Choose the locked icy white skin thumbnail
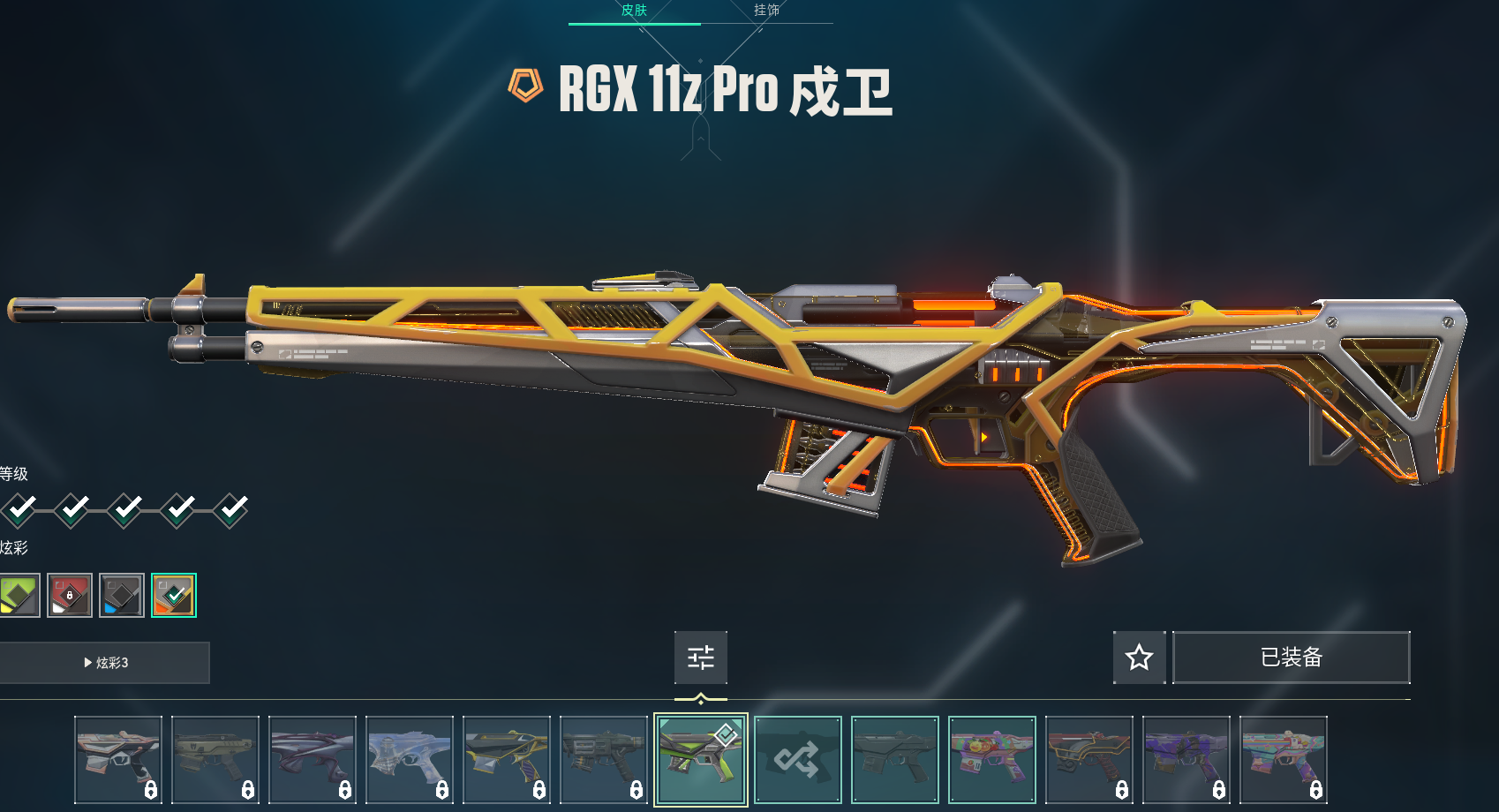This screenshot has width=1499, height=812. (410, 759)
